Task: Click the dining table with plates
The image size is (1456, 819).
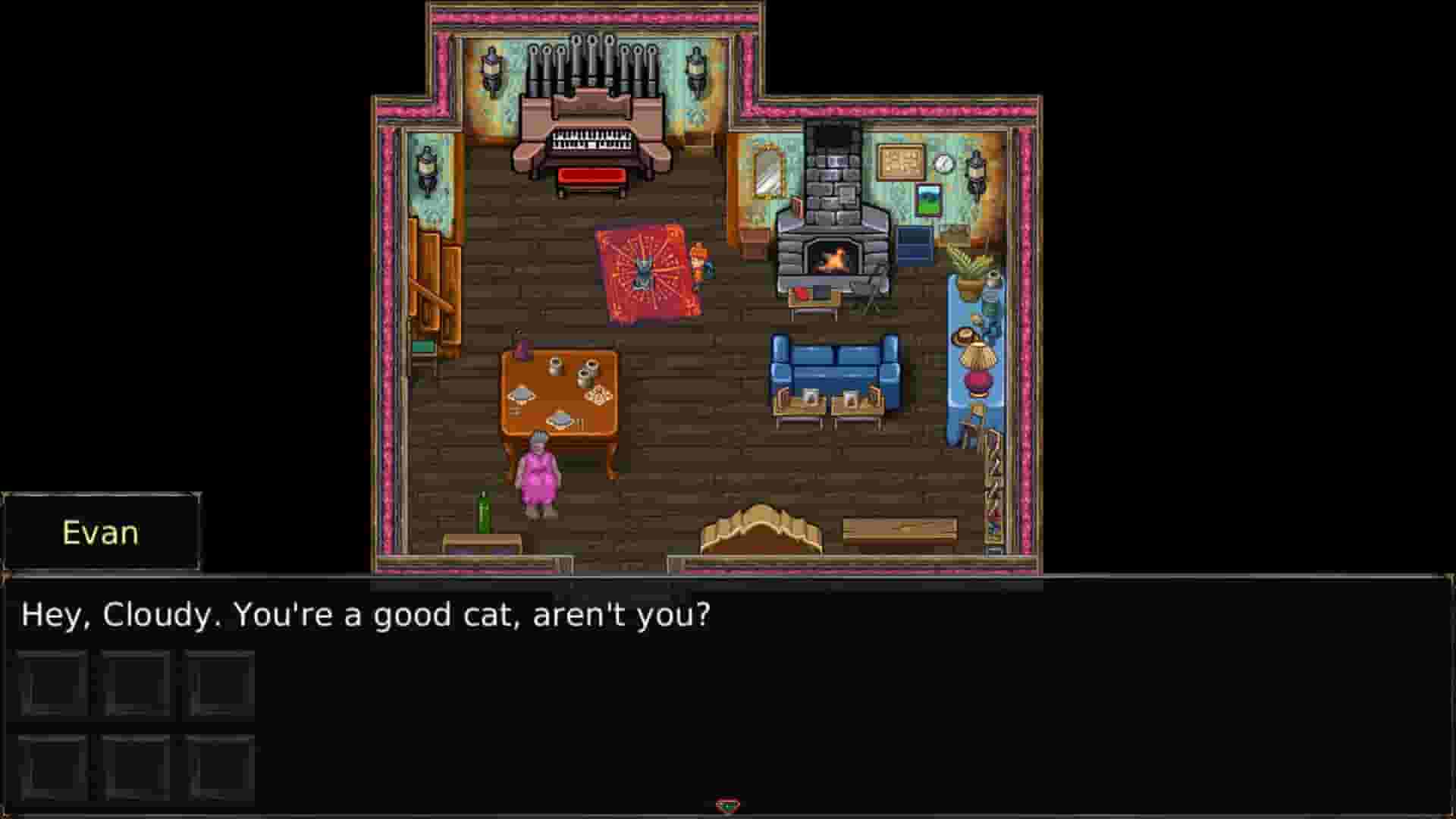Action: tap(561, 394)
